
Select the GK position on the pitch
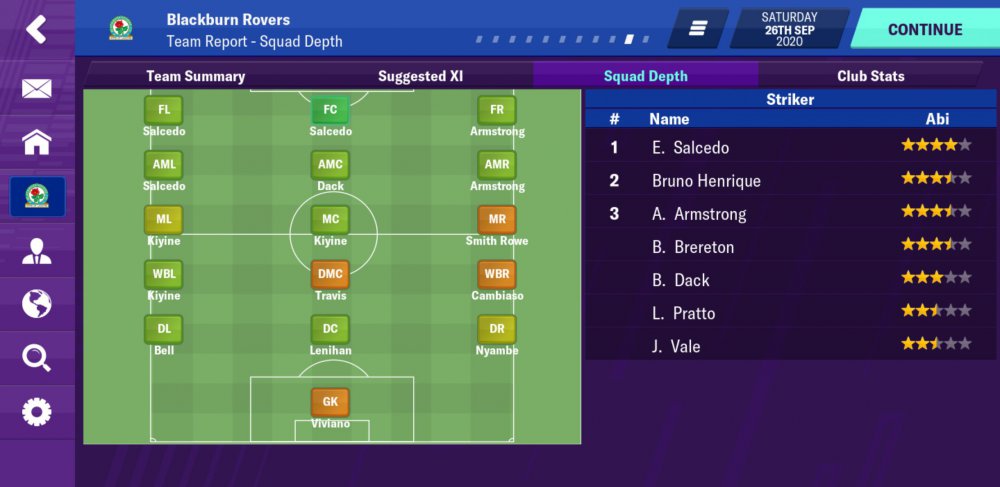click(x=330, y=402)
